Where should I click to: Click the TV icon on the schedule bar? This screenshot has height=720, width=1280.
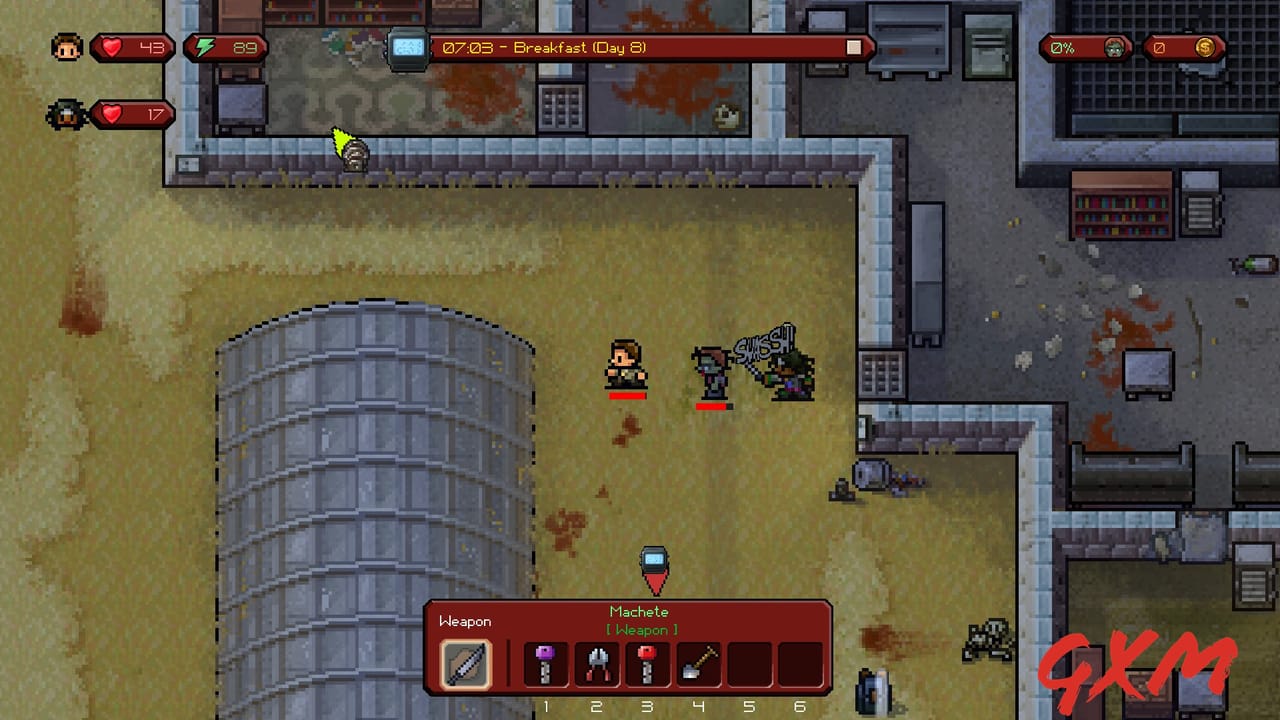click(409, 45)
